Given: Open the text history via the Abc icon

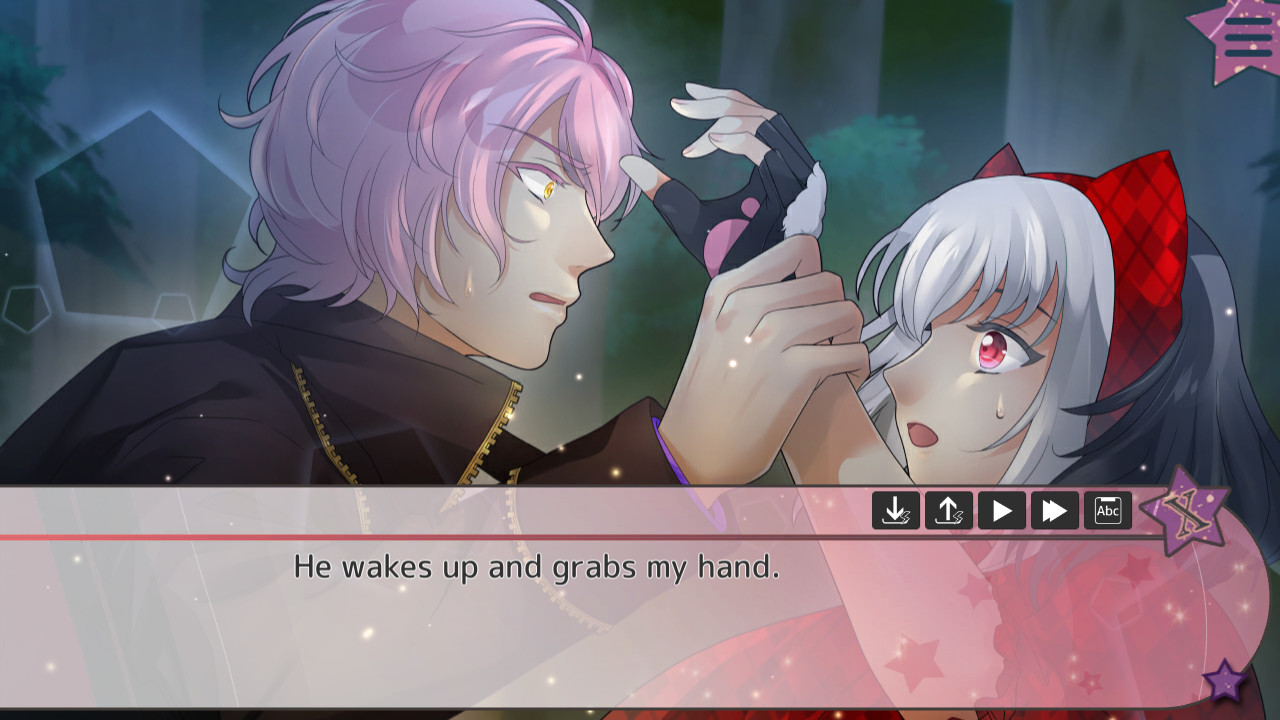Looking at the screenshot, I should coord(1109,510).
